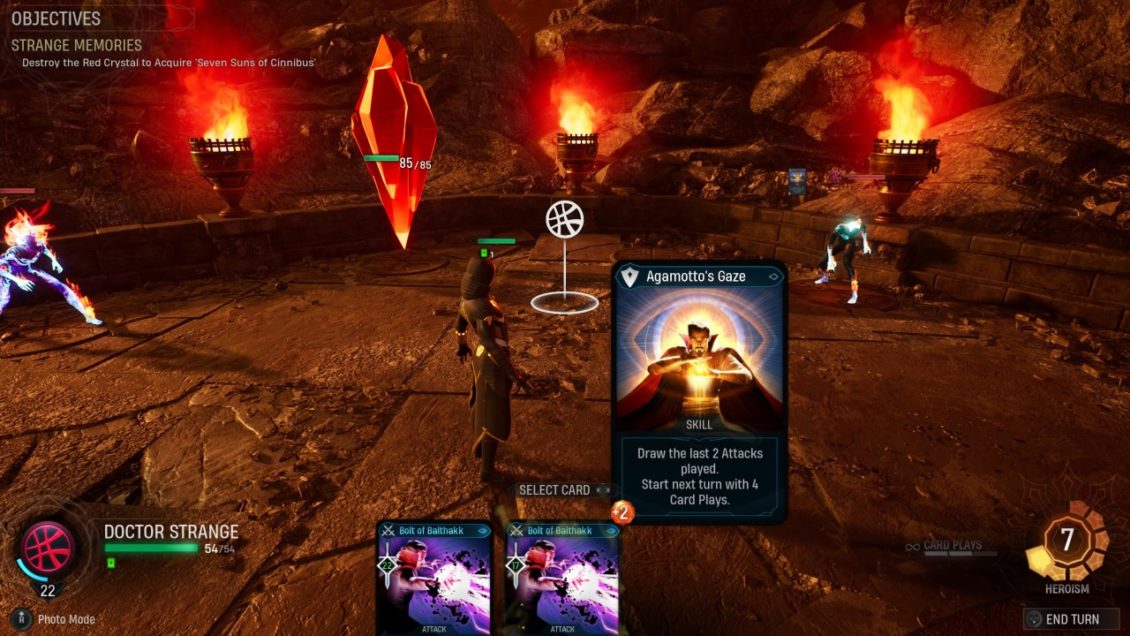The image size is (1130, 636).
Task: Select the Doctor Strange marker above the hero
Action: click(x=565, y=219)
